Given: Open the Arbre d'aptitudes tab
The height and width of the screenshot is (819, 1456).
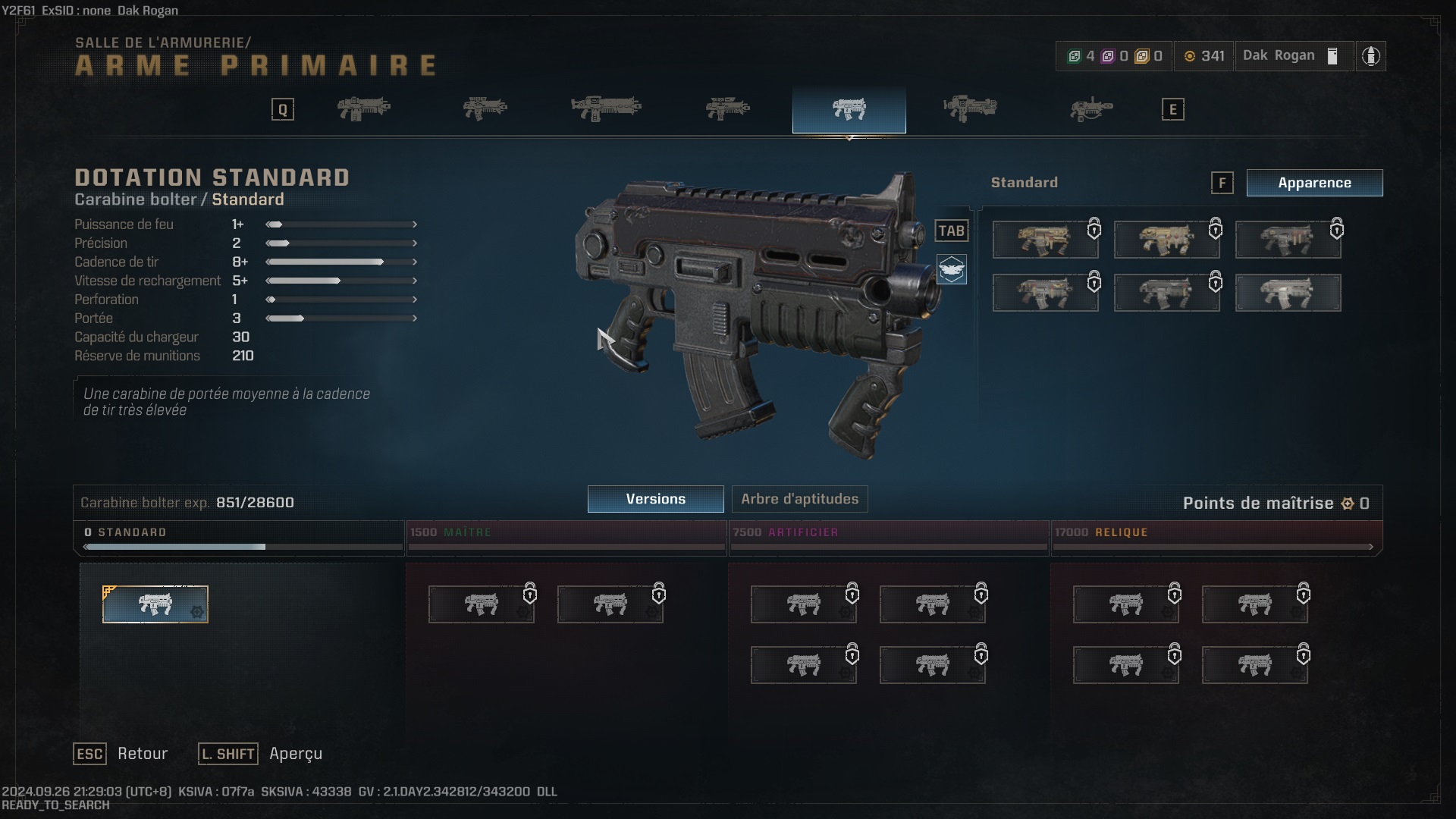Looking at the screenshot, I should click(799, 499).
